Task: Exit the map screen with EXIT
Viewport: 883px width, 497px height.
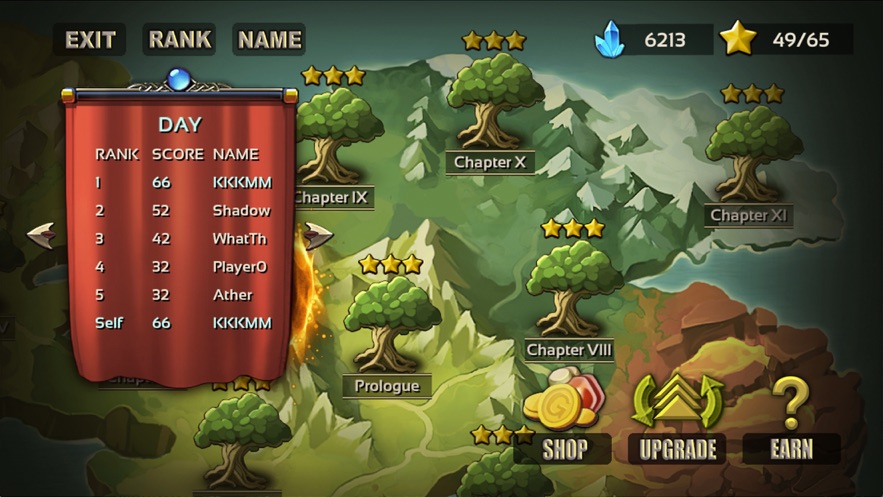Action: coord(90,40)
